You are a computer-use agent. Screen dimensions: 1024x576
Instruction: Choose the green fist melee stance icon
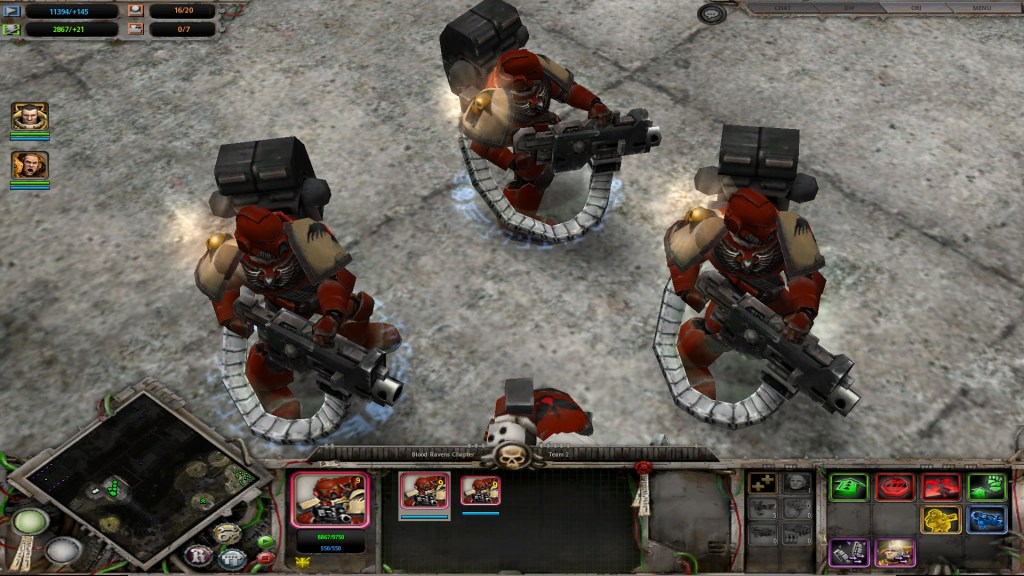point(987,487)
